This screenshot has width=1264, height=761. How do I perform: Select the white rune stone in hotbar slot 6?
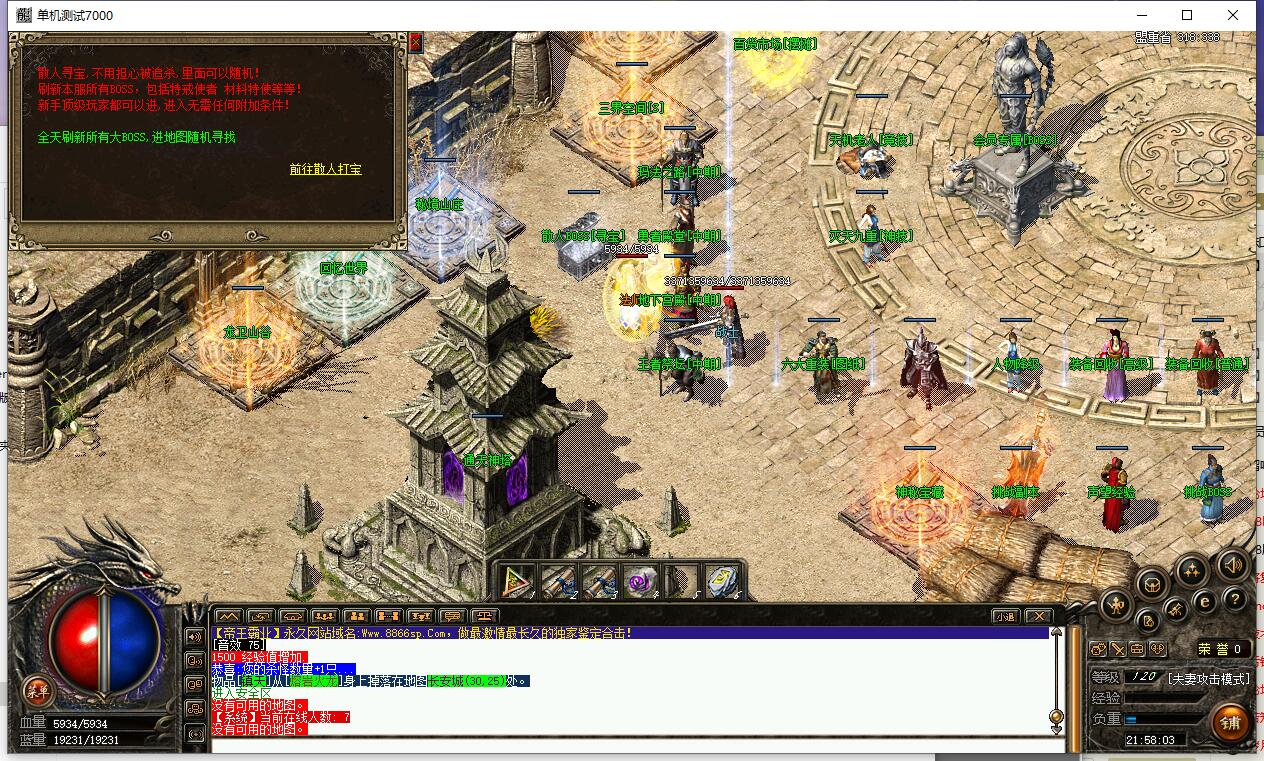tap(721, 581)
